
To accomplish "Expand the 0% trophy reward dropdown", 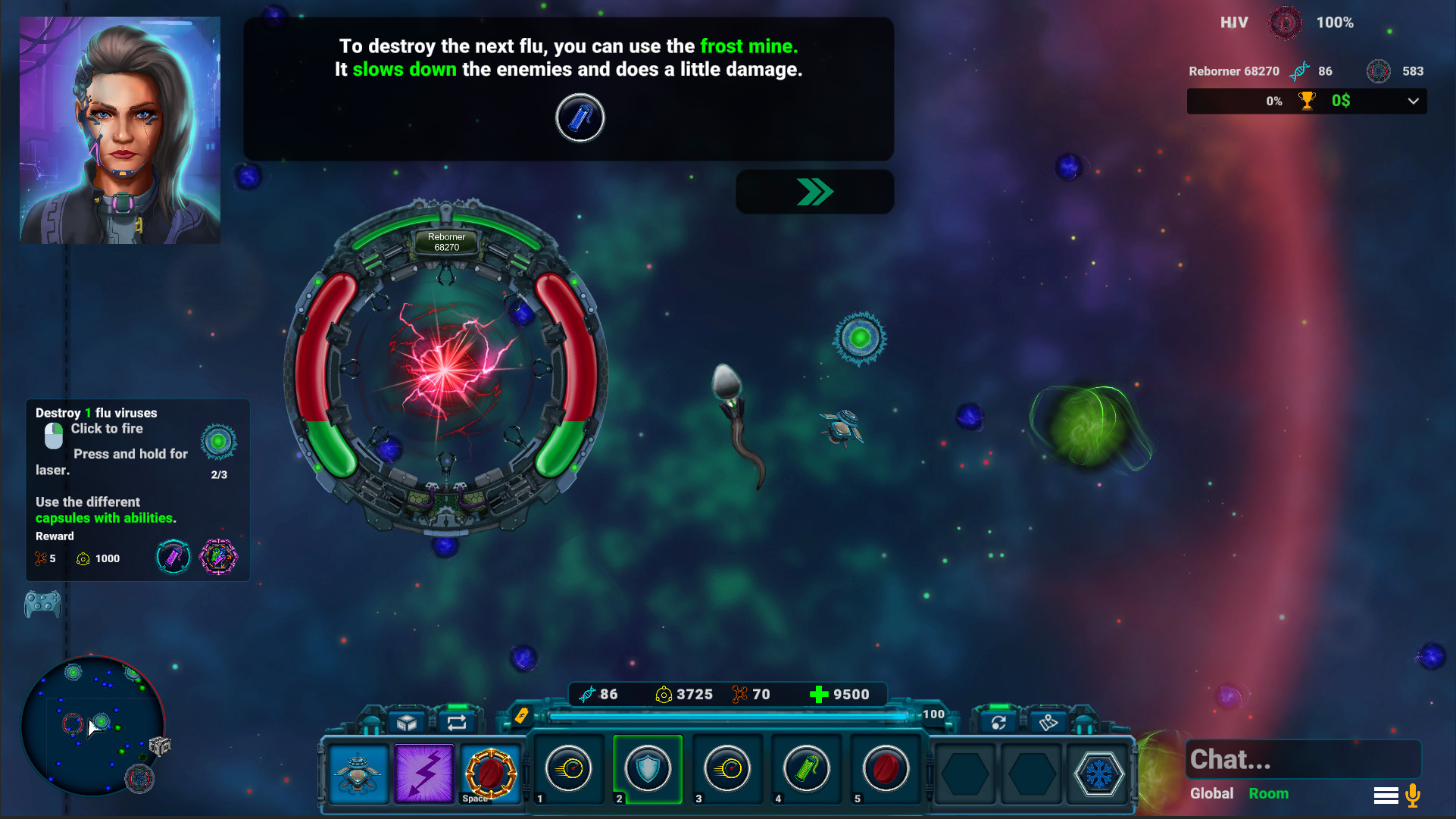I will pos(1412,101).
